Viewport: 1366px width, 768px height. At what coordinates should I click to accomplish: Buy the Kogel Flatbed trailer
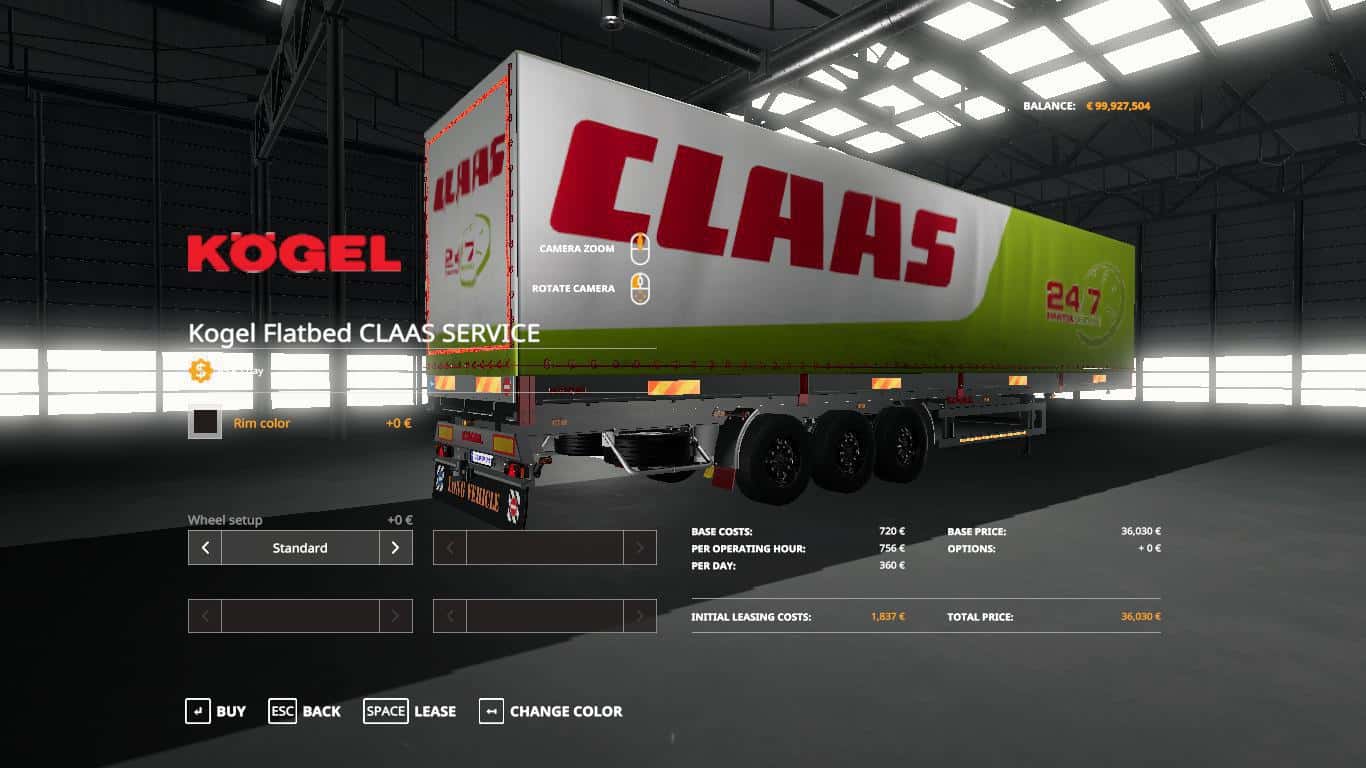point(215,711)
